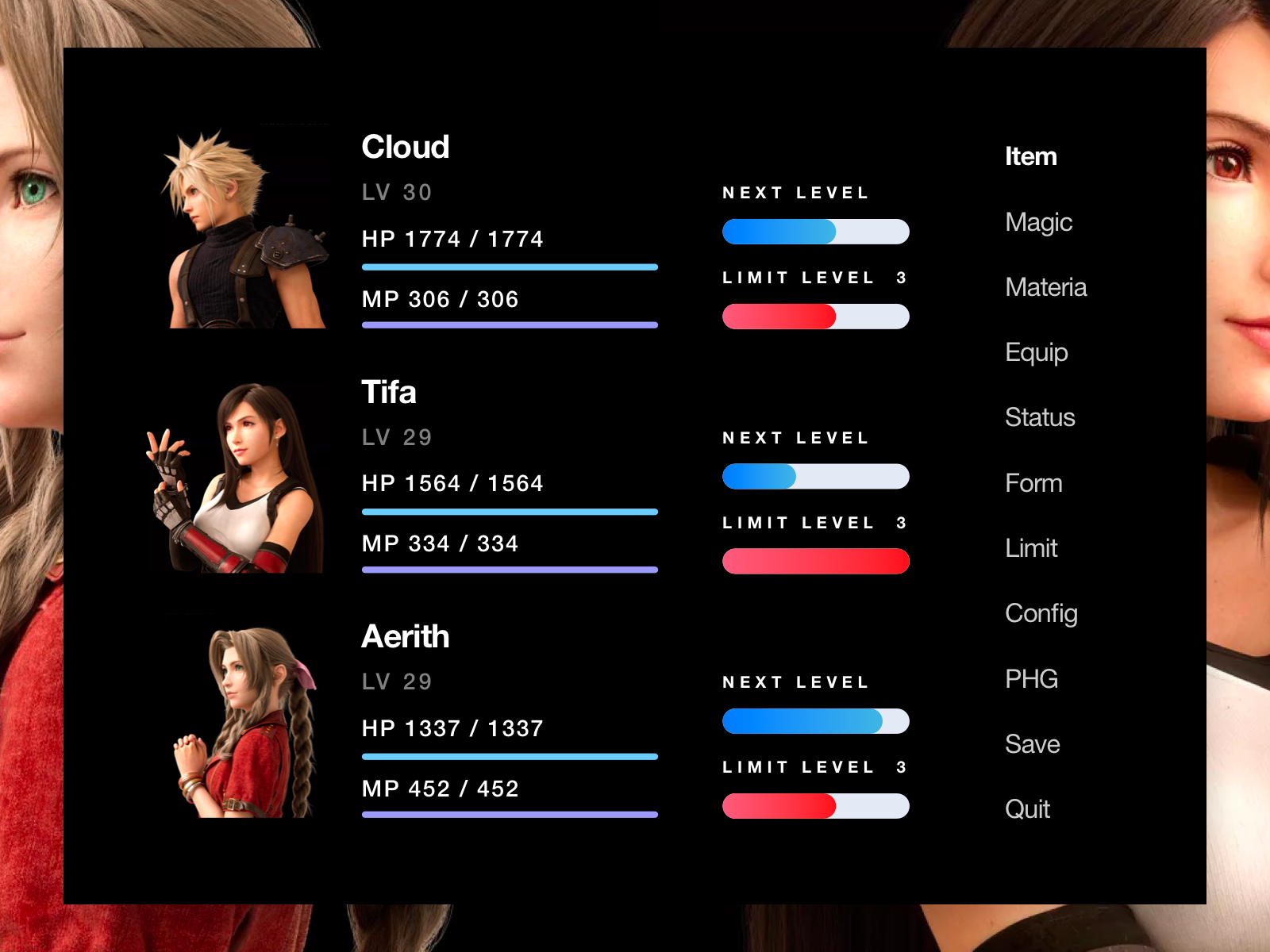View the Status screen

click(x=1040, y=418)
